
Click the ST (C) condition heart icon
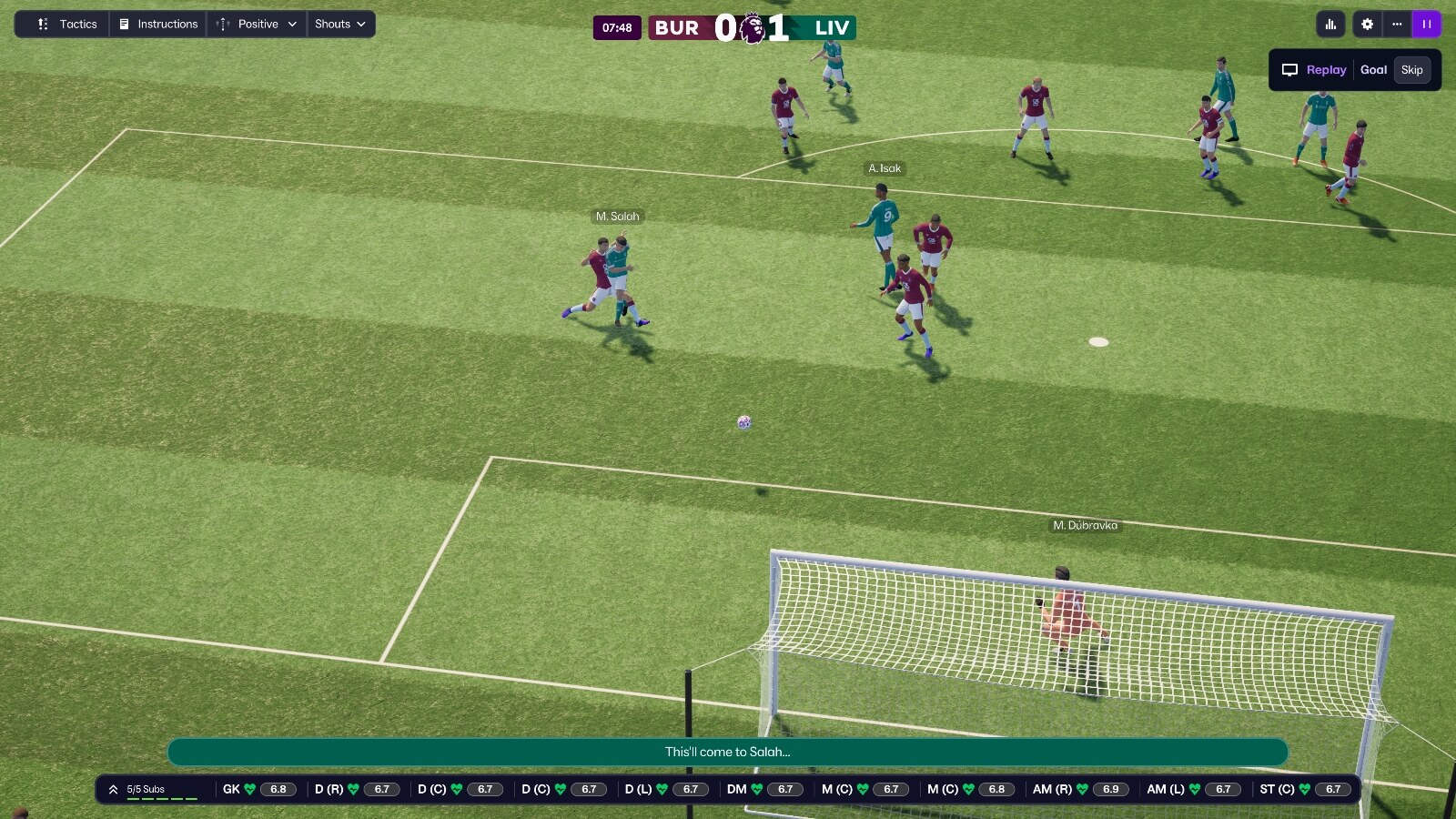point(1303,789)
